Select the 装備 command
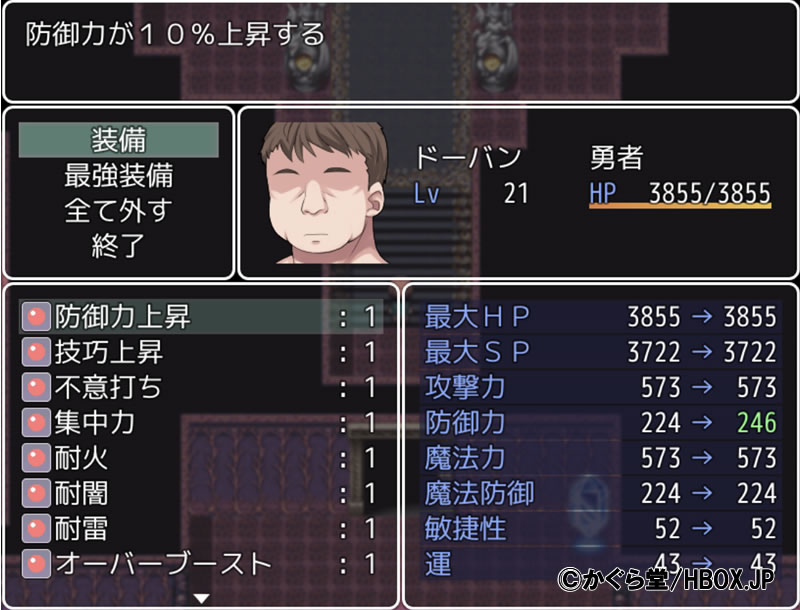The height and width of the screenshot is (610, 800). tap(119, 140)
